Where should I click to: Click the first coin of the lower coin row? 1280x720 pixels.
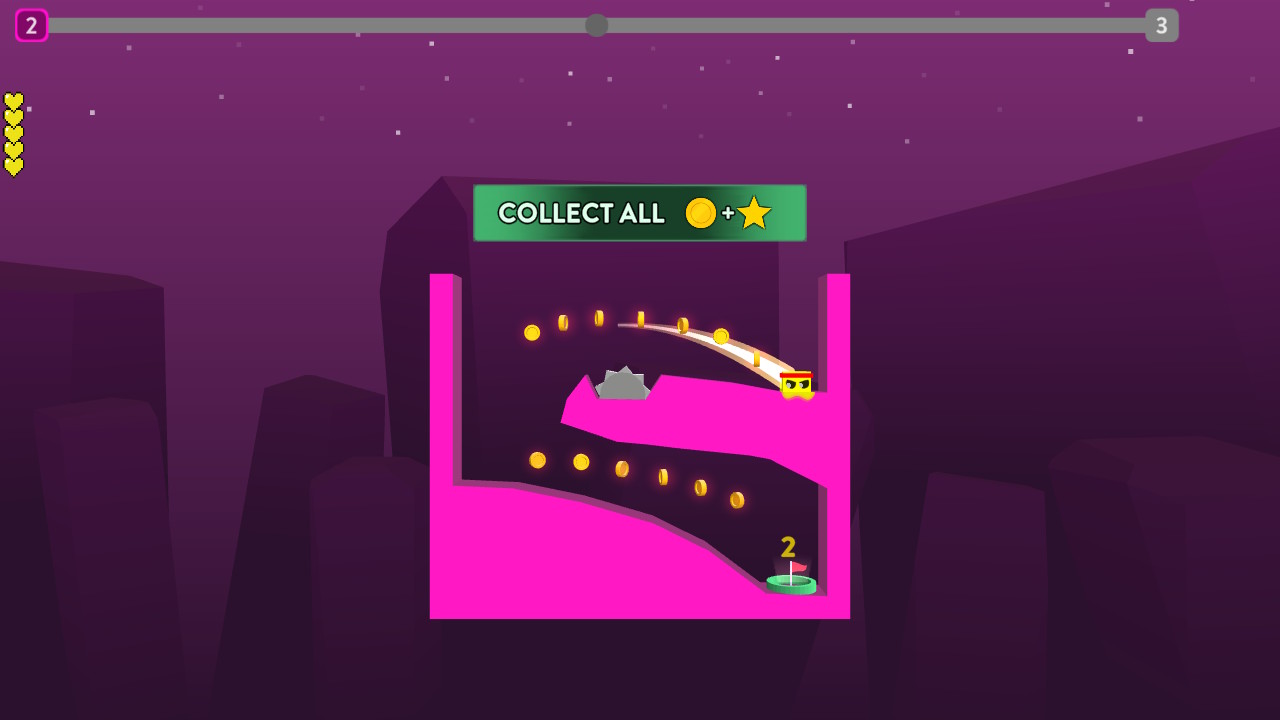coord(538,461)
